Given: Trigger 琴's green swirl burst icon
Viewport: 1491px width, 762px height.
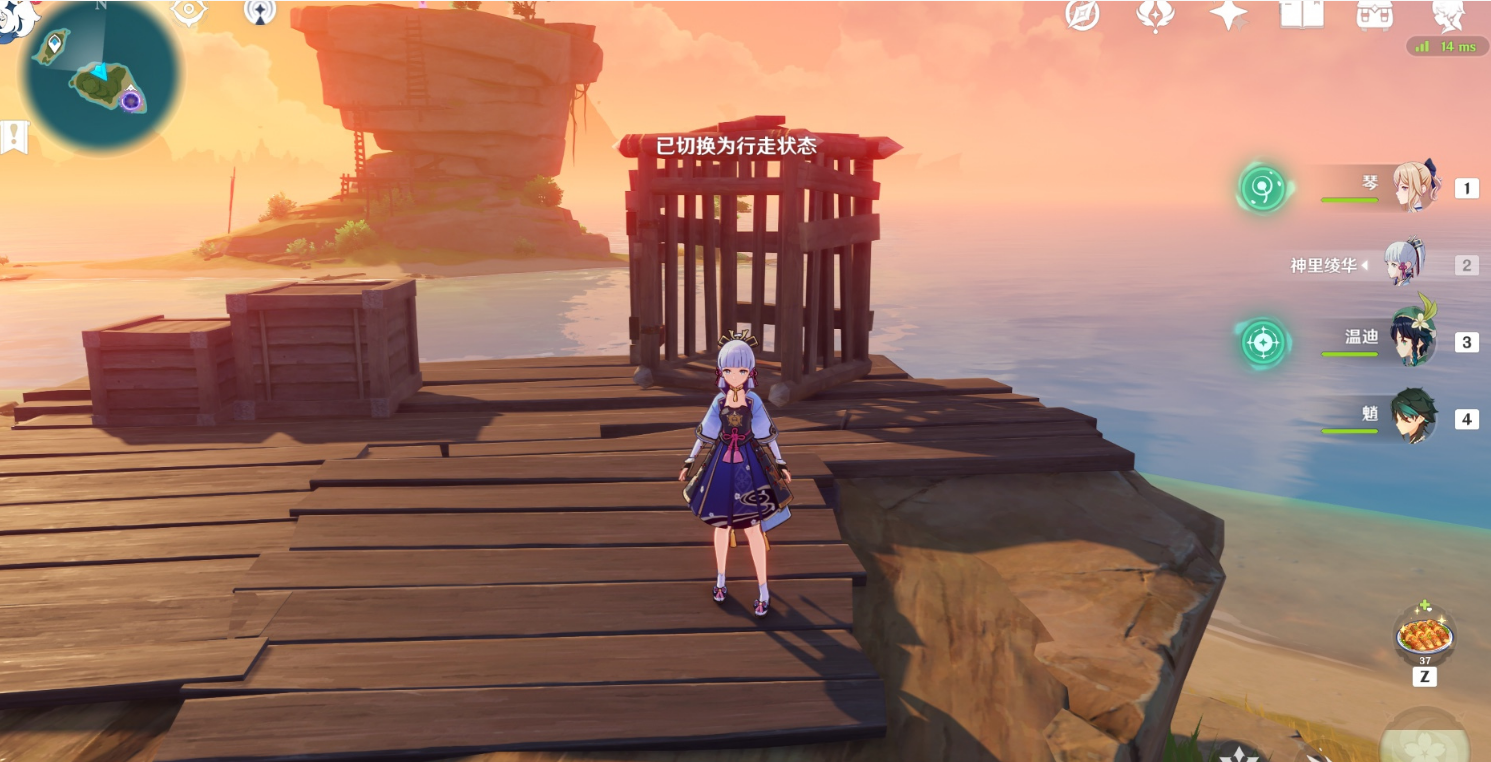Looking at the screenshot, I should coord(1262,188).
